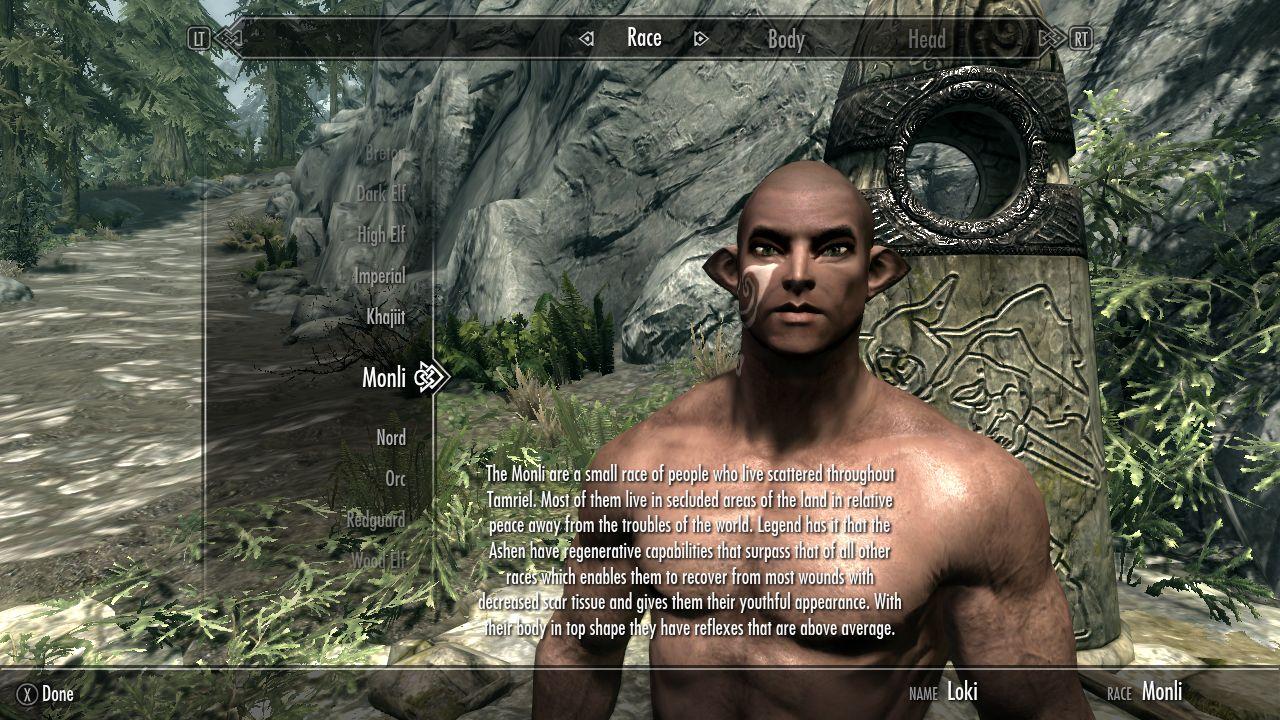Click the right arrow beside Race tab

tap(701, 39)
